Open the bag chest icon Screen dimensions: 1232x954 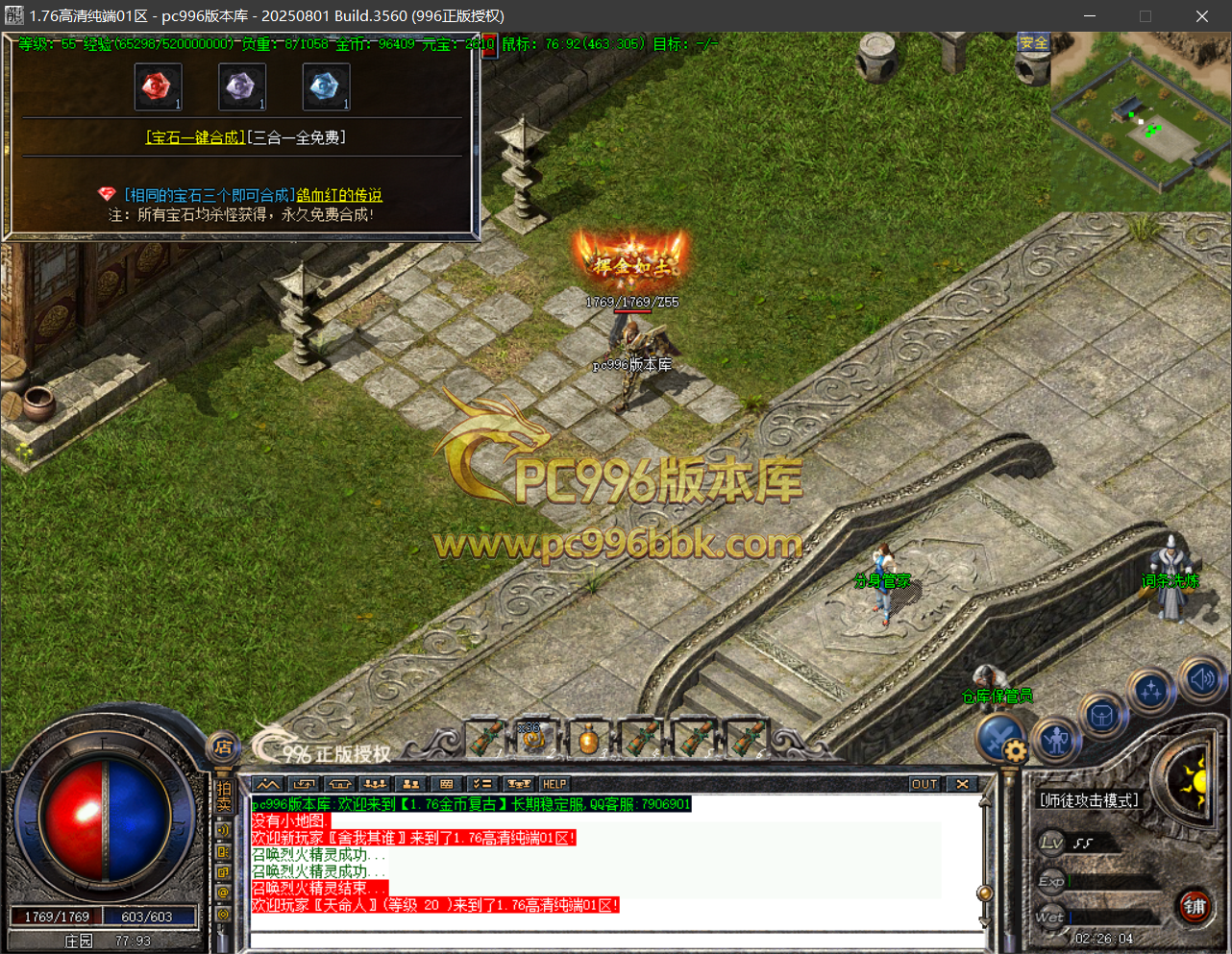[x=1102, y=715]
